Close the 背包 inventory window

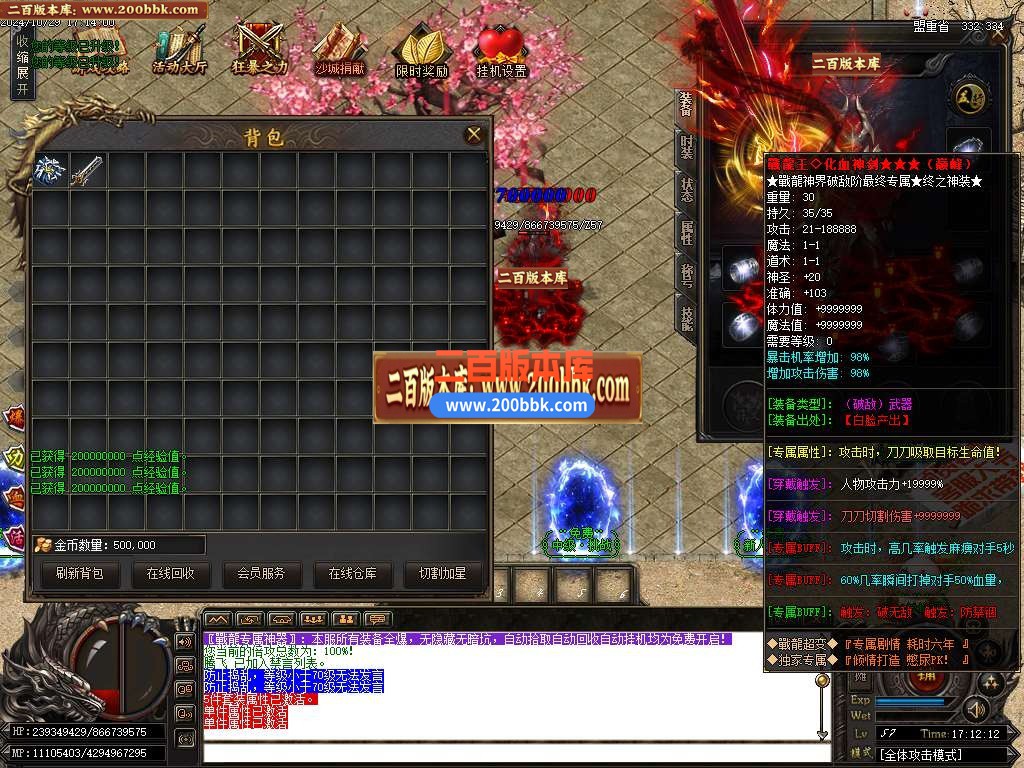click(474, 134)
